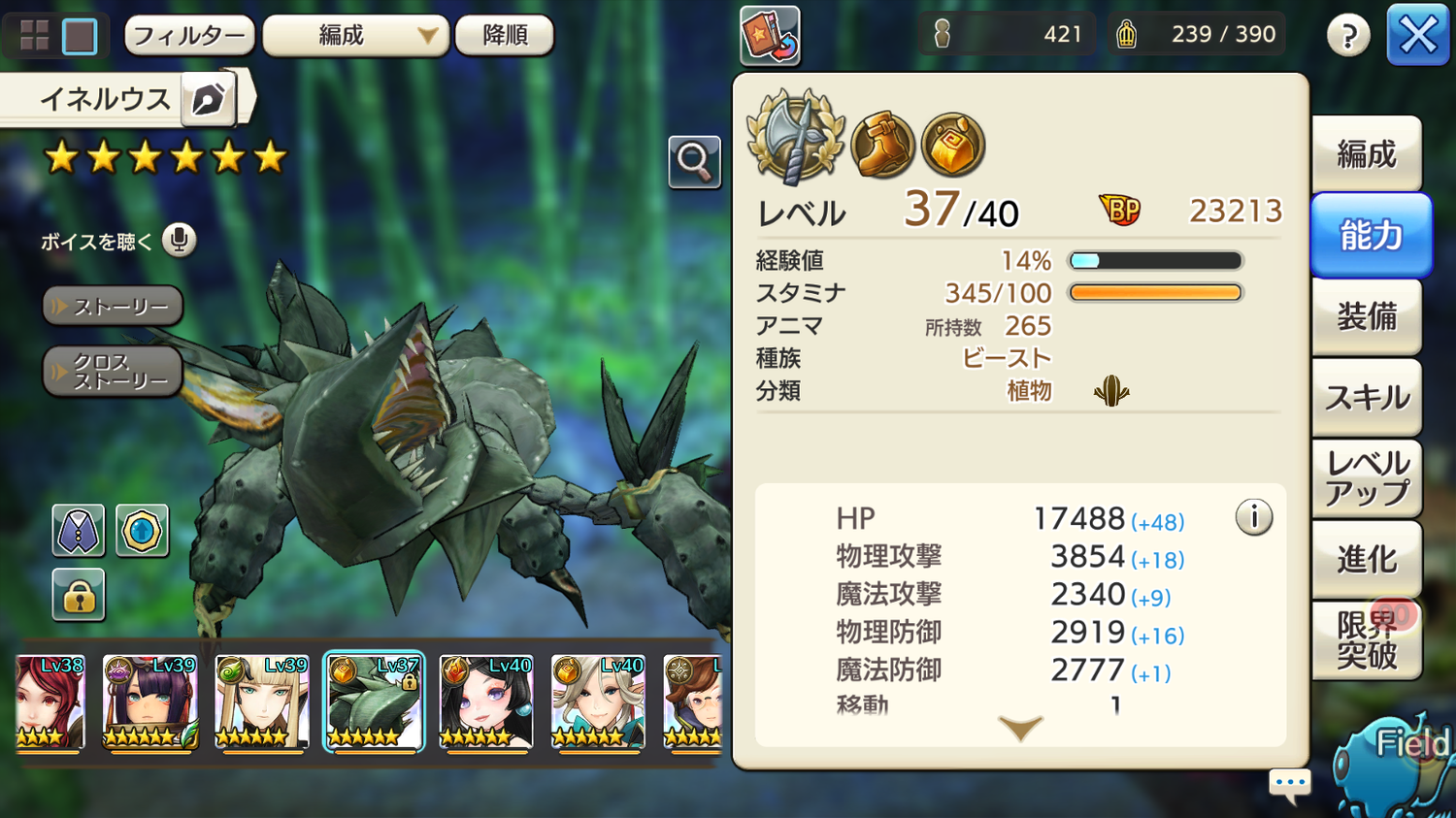This screenshot has height=818, width=1456.
Task: Open the help question mark button
Action: click(1348, 36)
